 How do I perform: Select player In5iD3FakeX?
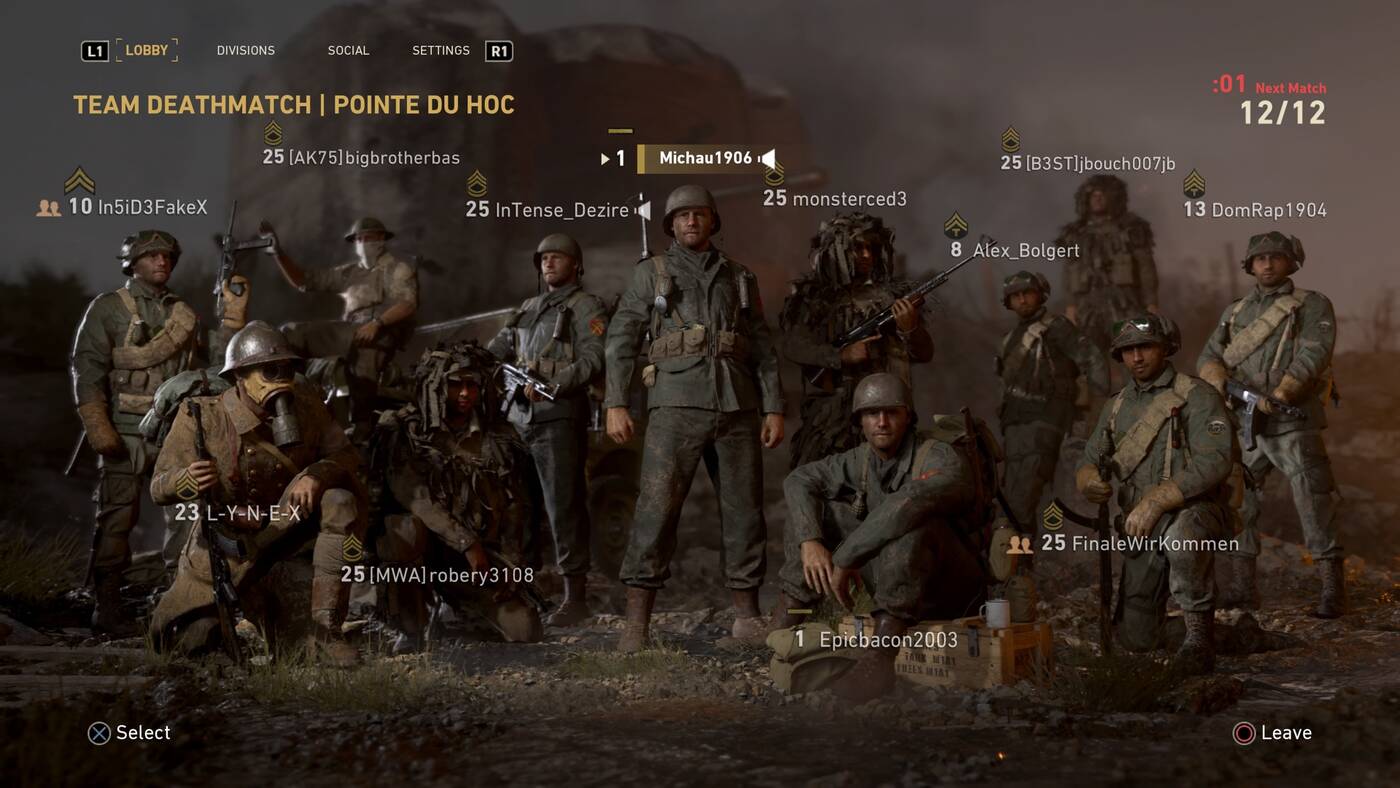pyautogui.click(x=152, y=207)
